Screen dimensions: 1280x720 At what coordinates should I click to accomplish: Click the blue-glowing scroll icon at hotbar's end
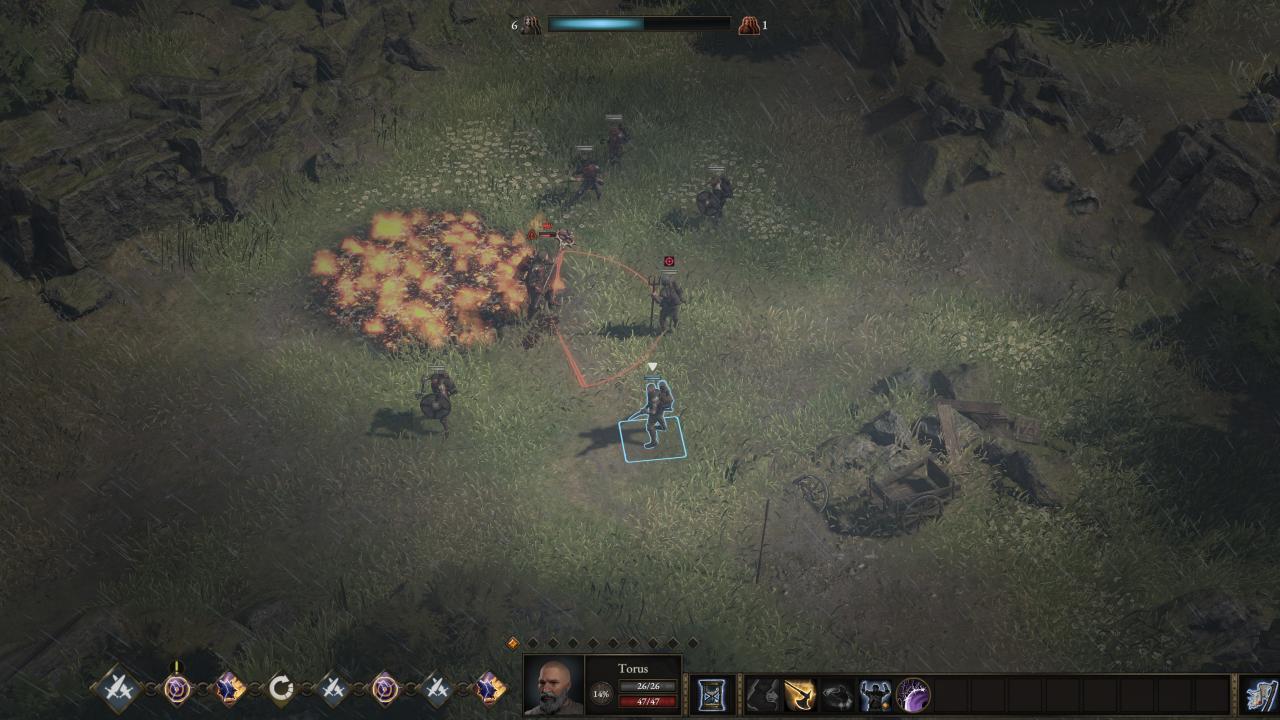pyautogui.click(x=1260, y=695)
